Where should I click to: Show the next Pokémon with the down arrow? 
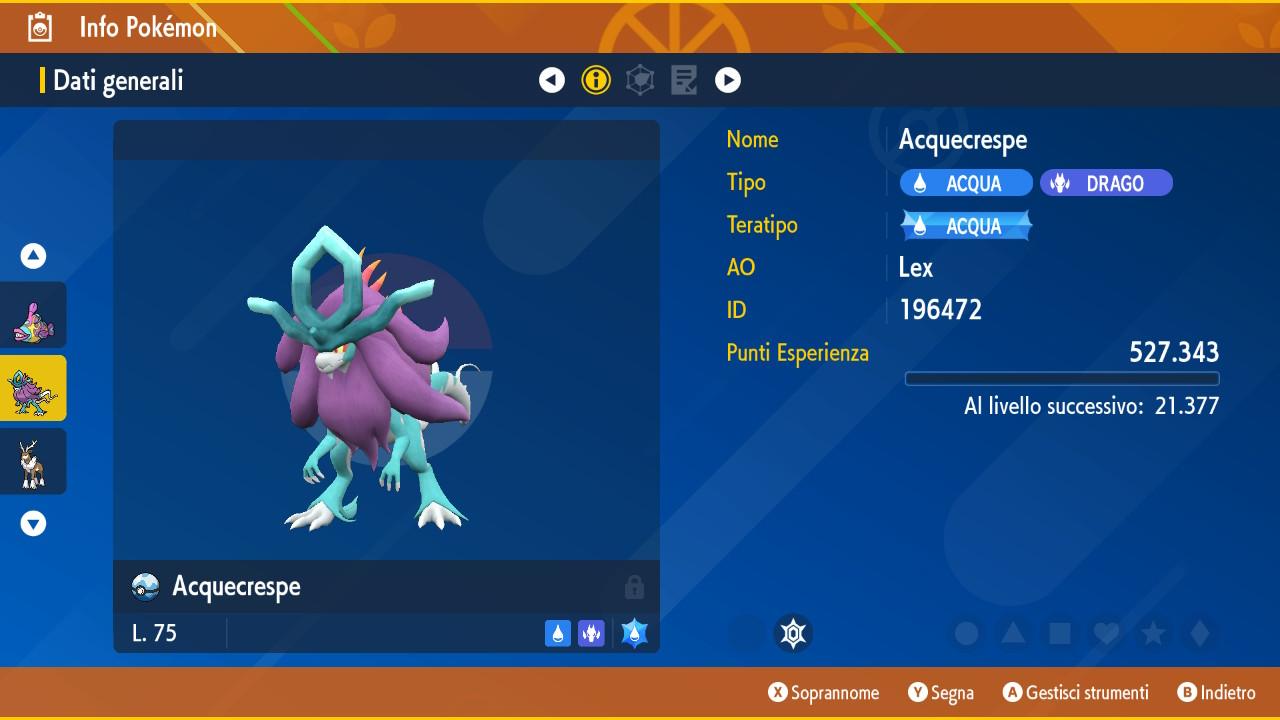(x=34, y=523)
